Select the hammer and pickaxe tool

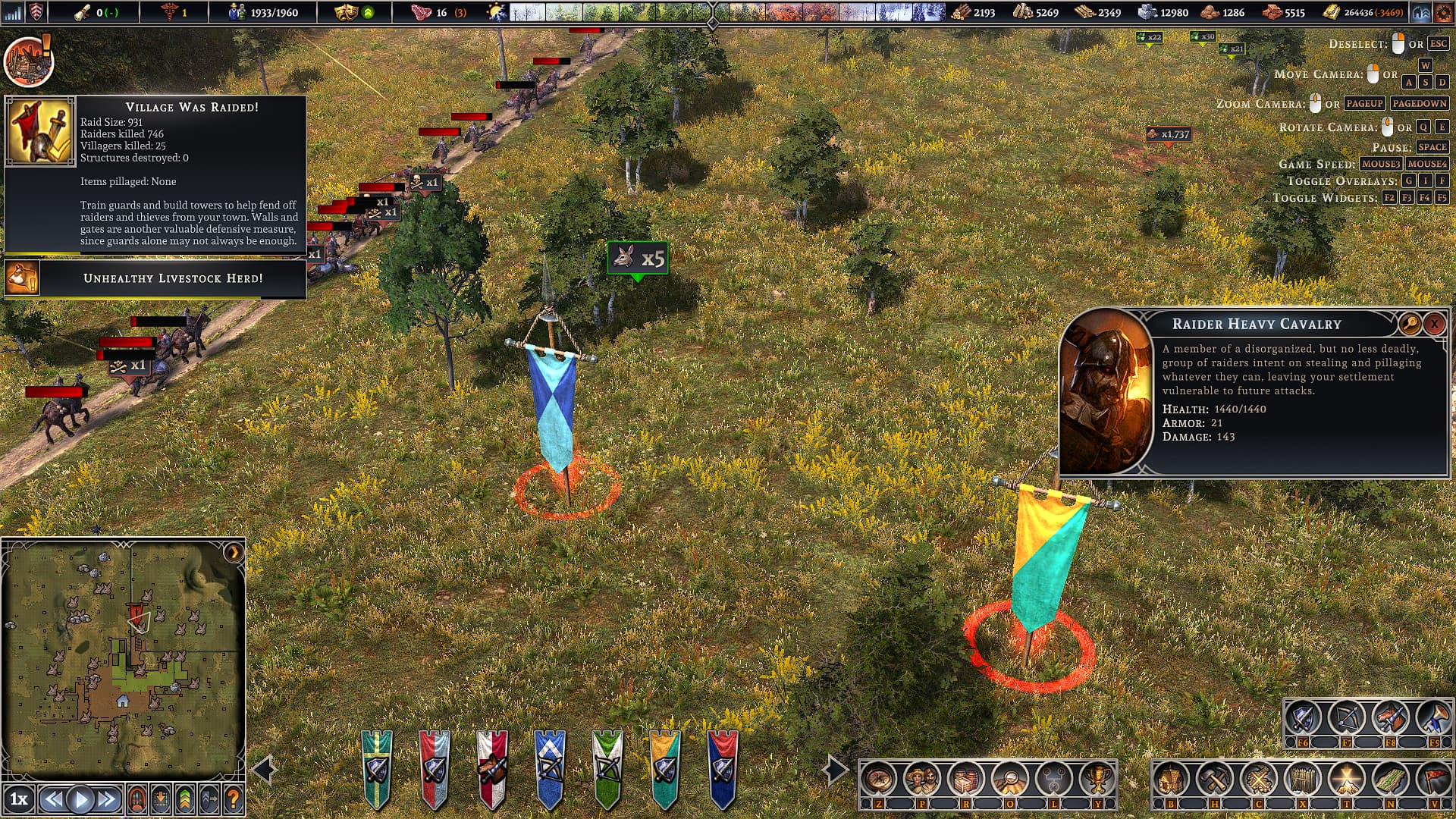tap(1215, 778)
